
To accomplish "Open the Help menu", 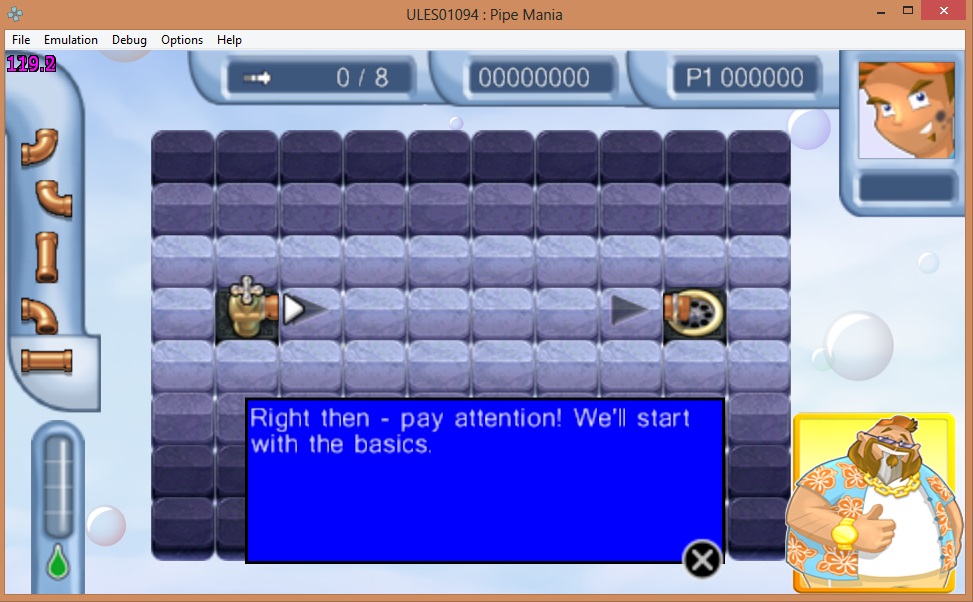I will [230, 40].
